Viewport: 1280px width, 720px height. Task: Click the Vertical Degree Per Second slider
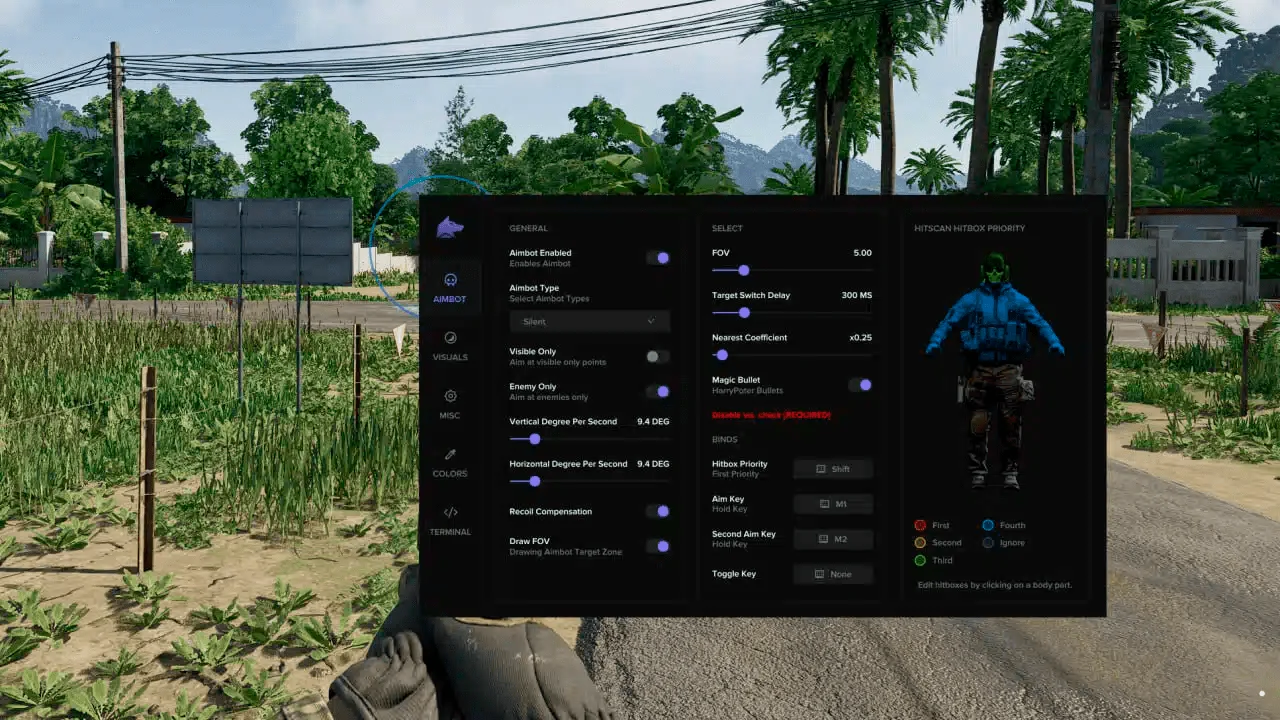(535, 438)
